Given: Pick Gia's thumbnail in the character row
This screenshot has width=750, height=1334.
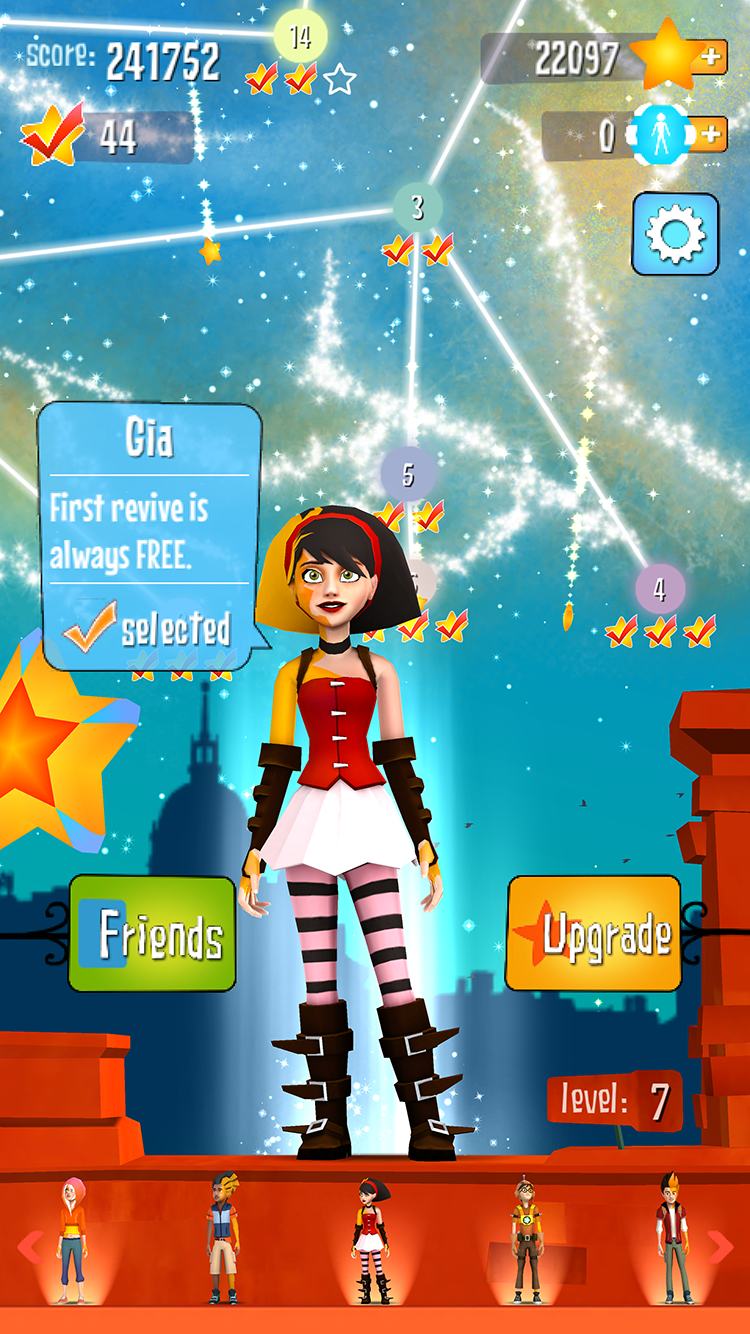Looking at the screenshot, I should 372,1240.
